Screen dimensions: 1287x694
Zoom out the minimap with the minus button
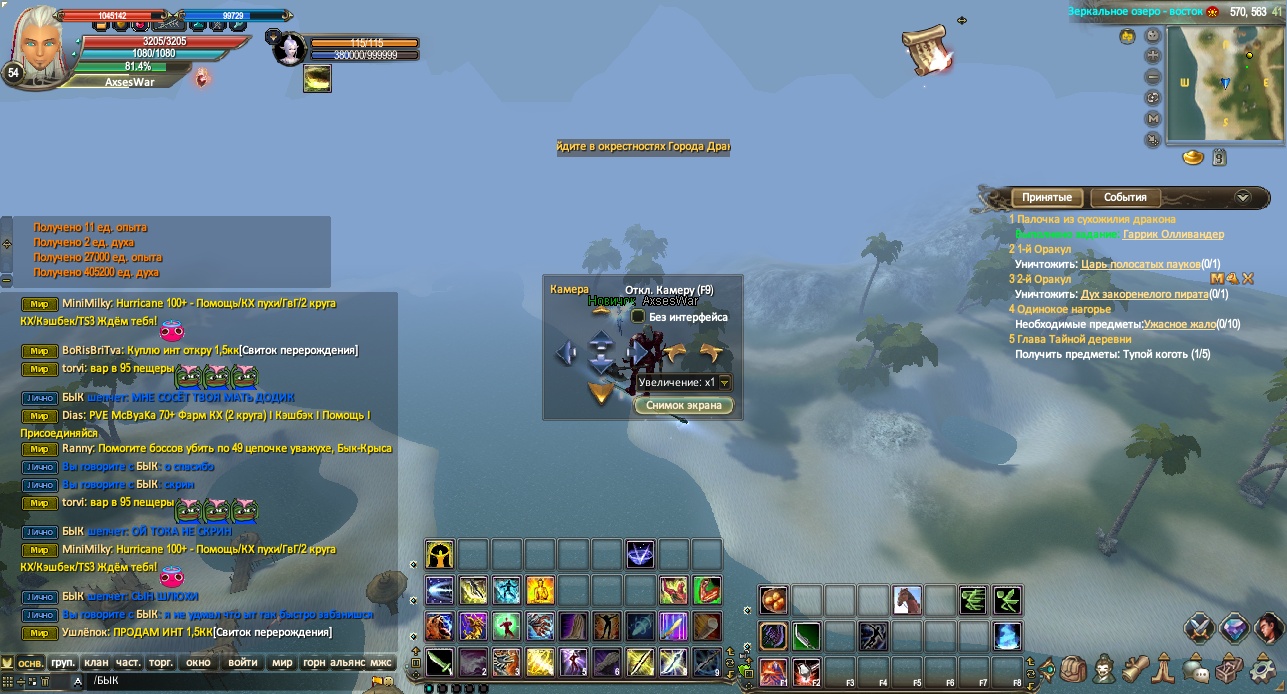click(x=1153, y=77)
